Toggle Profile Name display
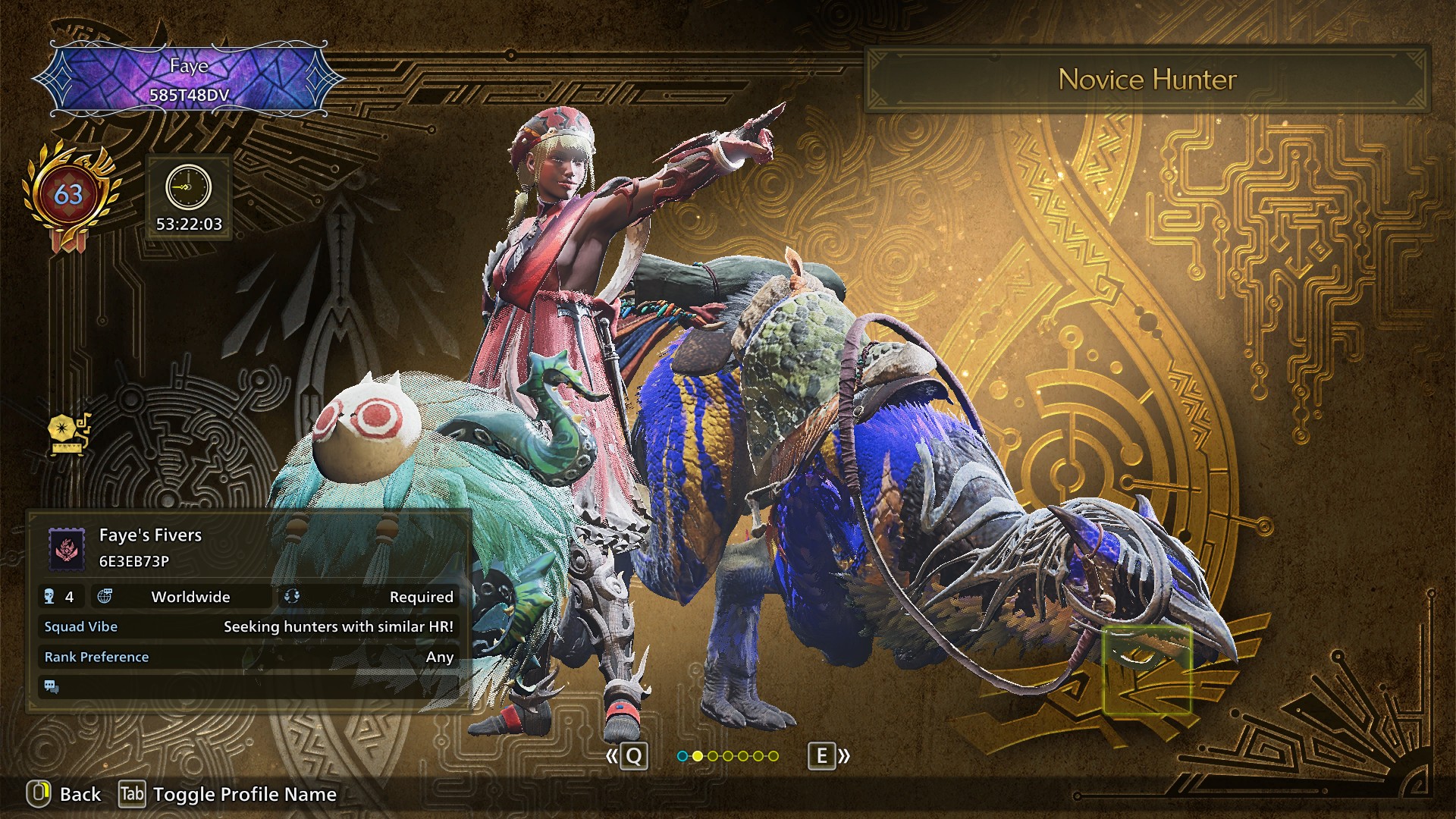The image size is (1456, 819). pos(227,794)
